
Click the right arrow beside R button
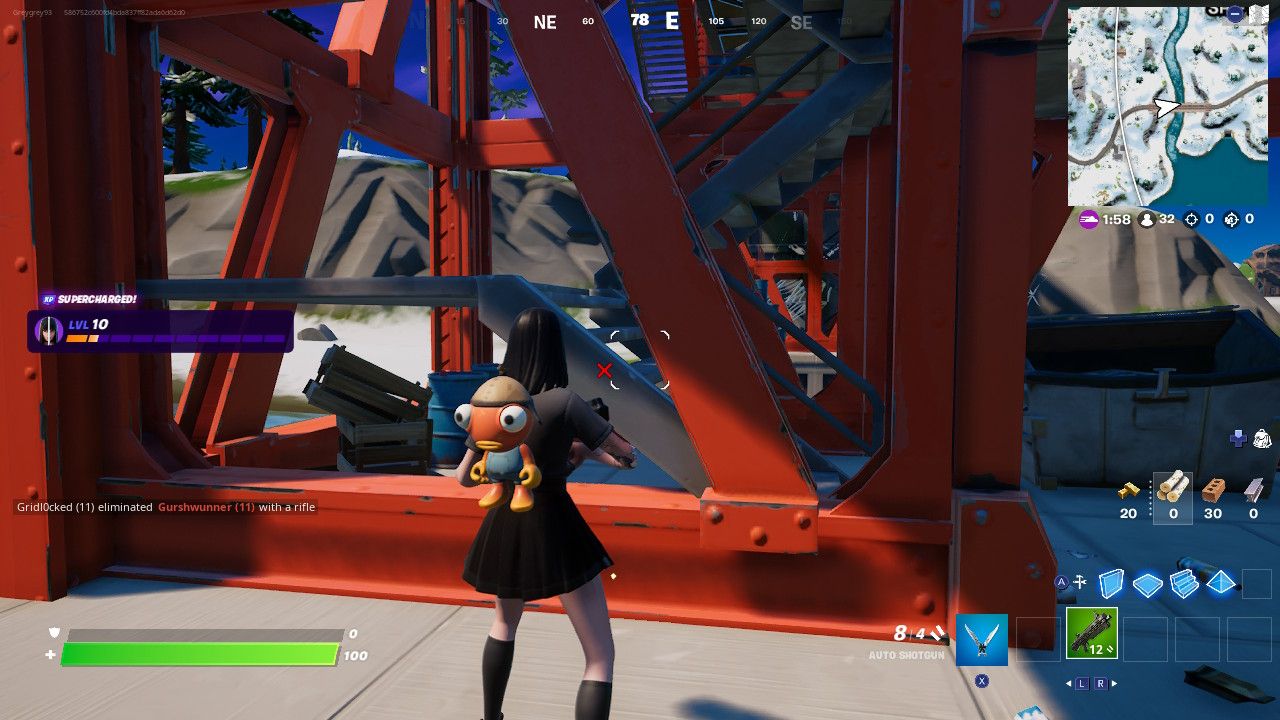tap(1113, 682)
